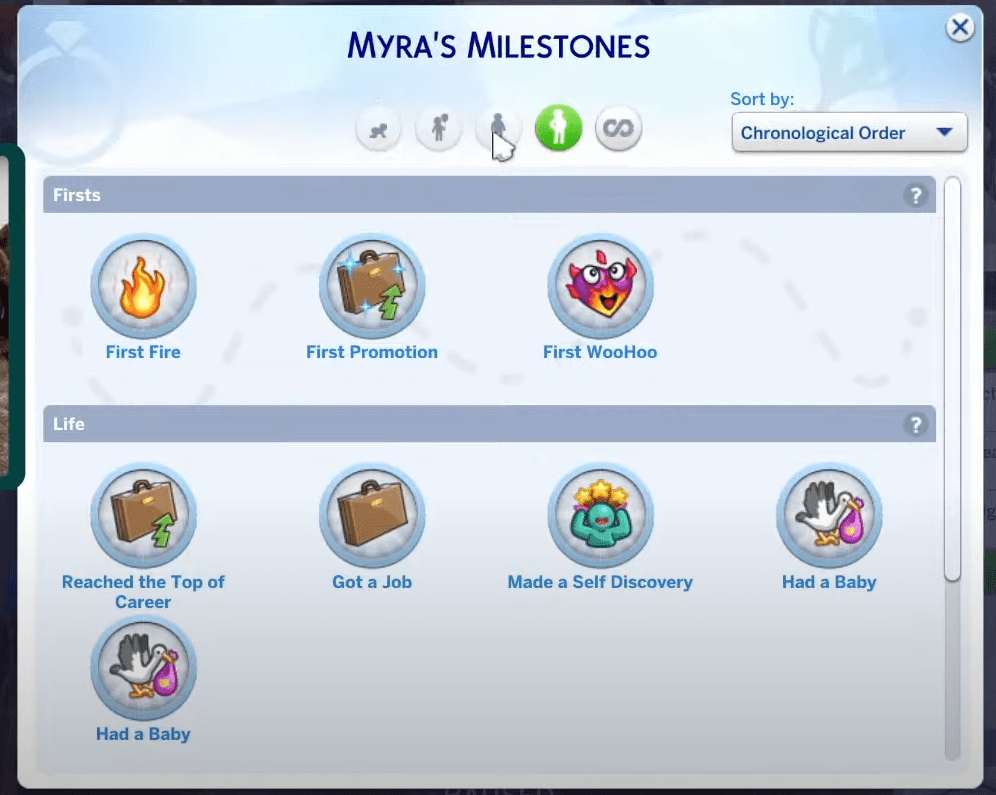Open help for the Life section

(x=915, y=425)
